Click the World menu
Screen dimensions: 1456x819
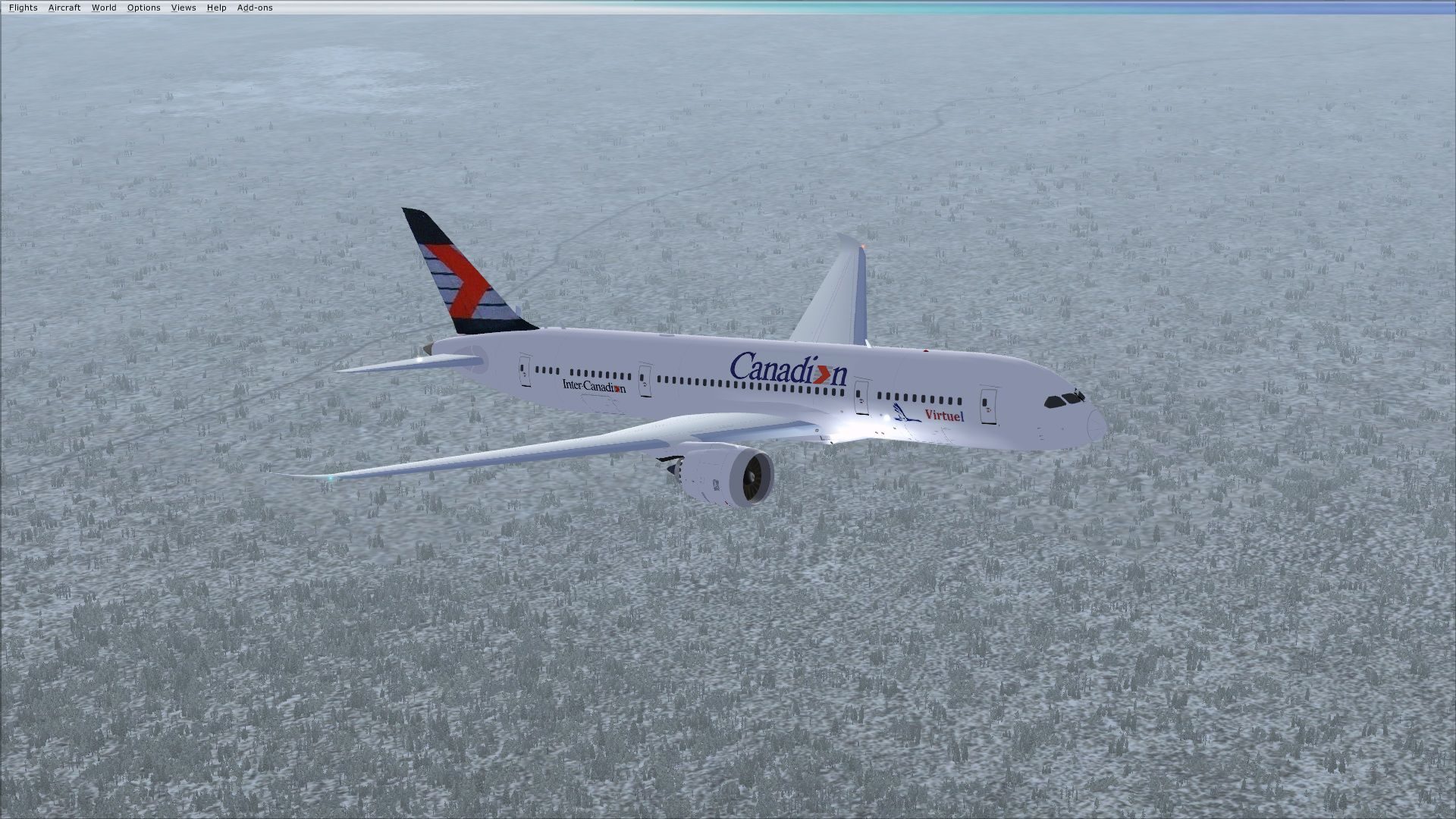coord(104,8)
